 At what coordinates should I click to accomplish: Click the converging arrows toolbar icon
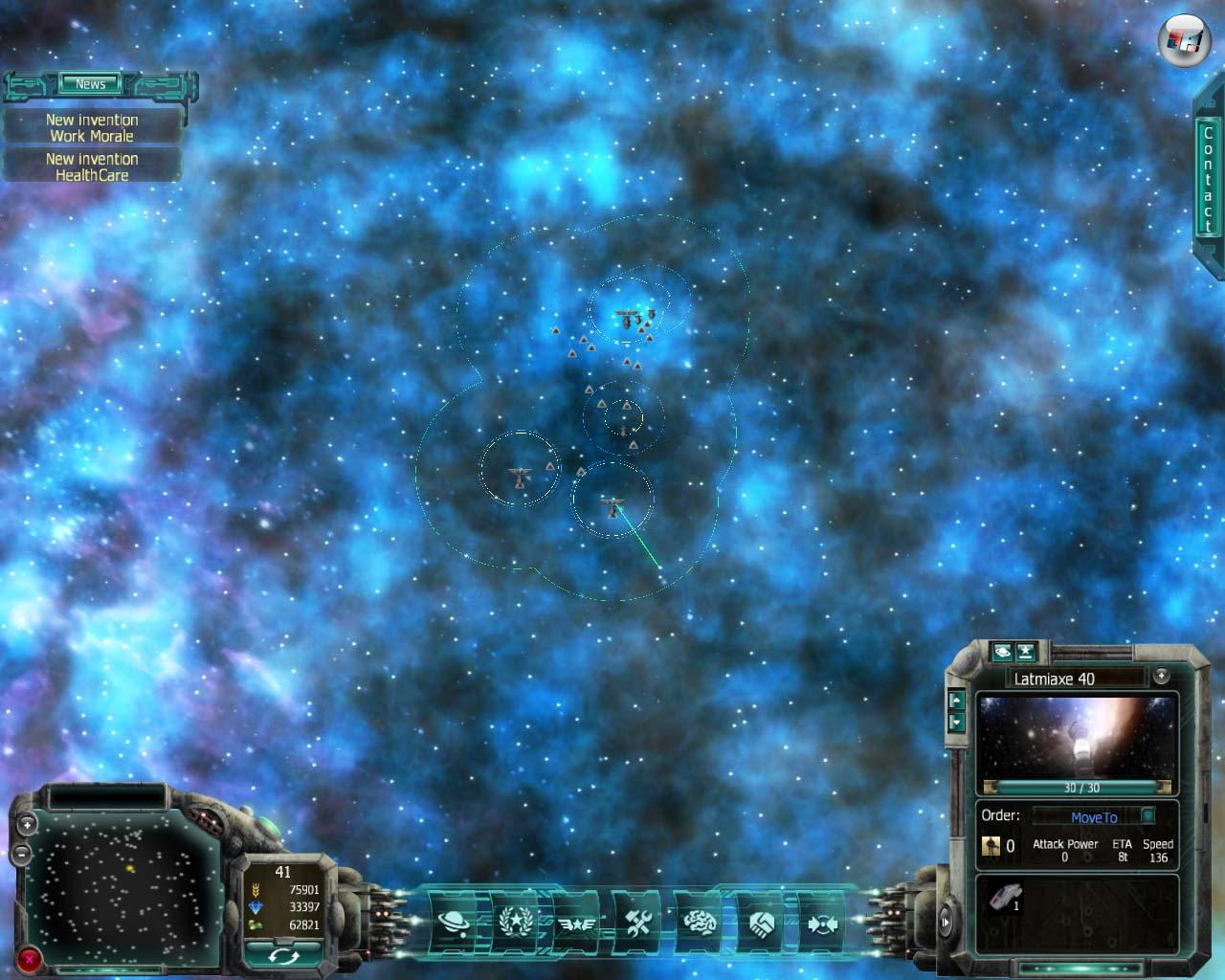pos(821,924)
